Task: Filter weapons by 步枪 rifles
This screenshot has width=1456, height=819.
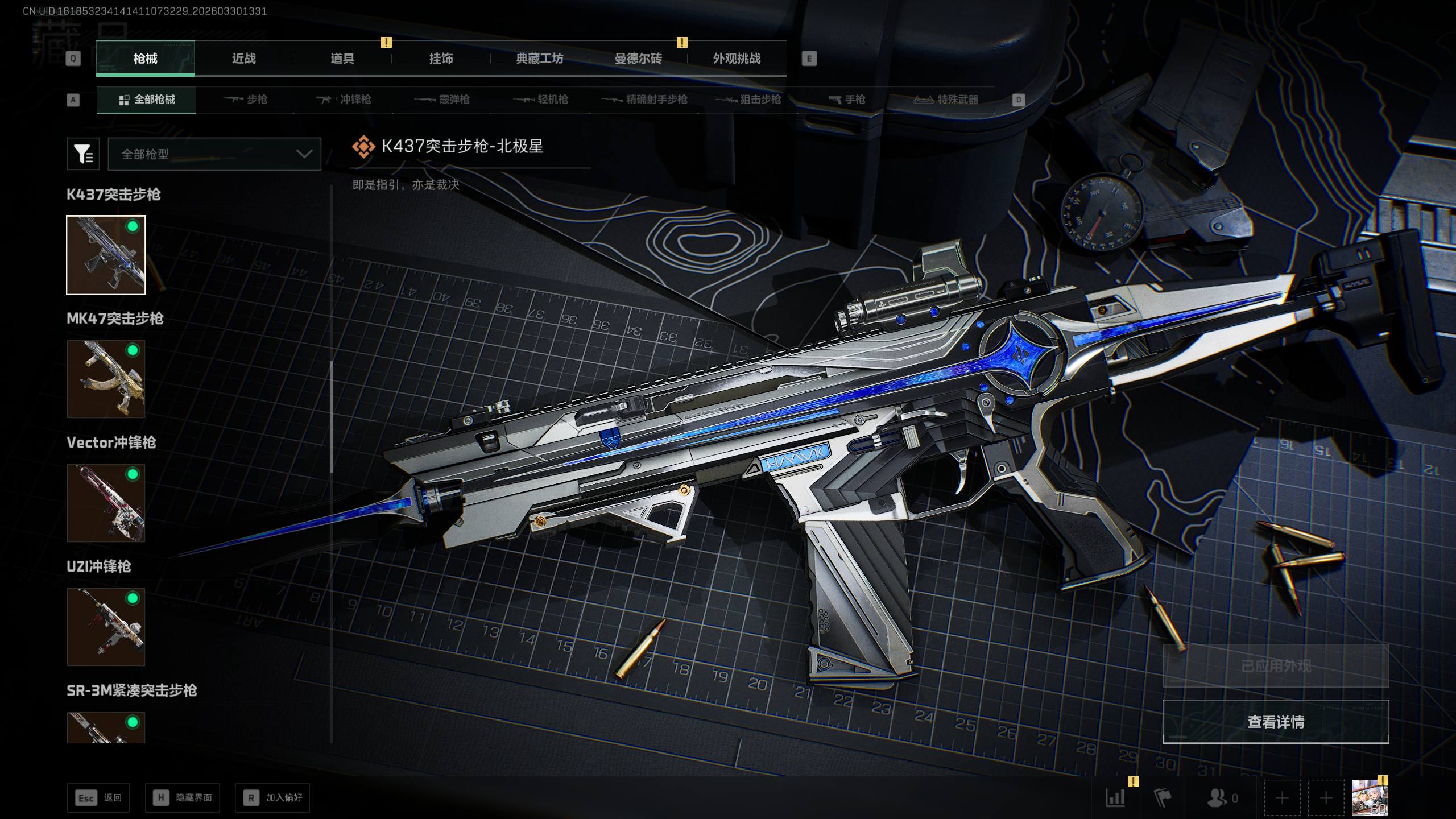Action: (245, 100)
